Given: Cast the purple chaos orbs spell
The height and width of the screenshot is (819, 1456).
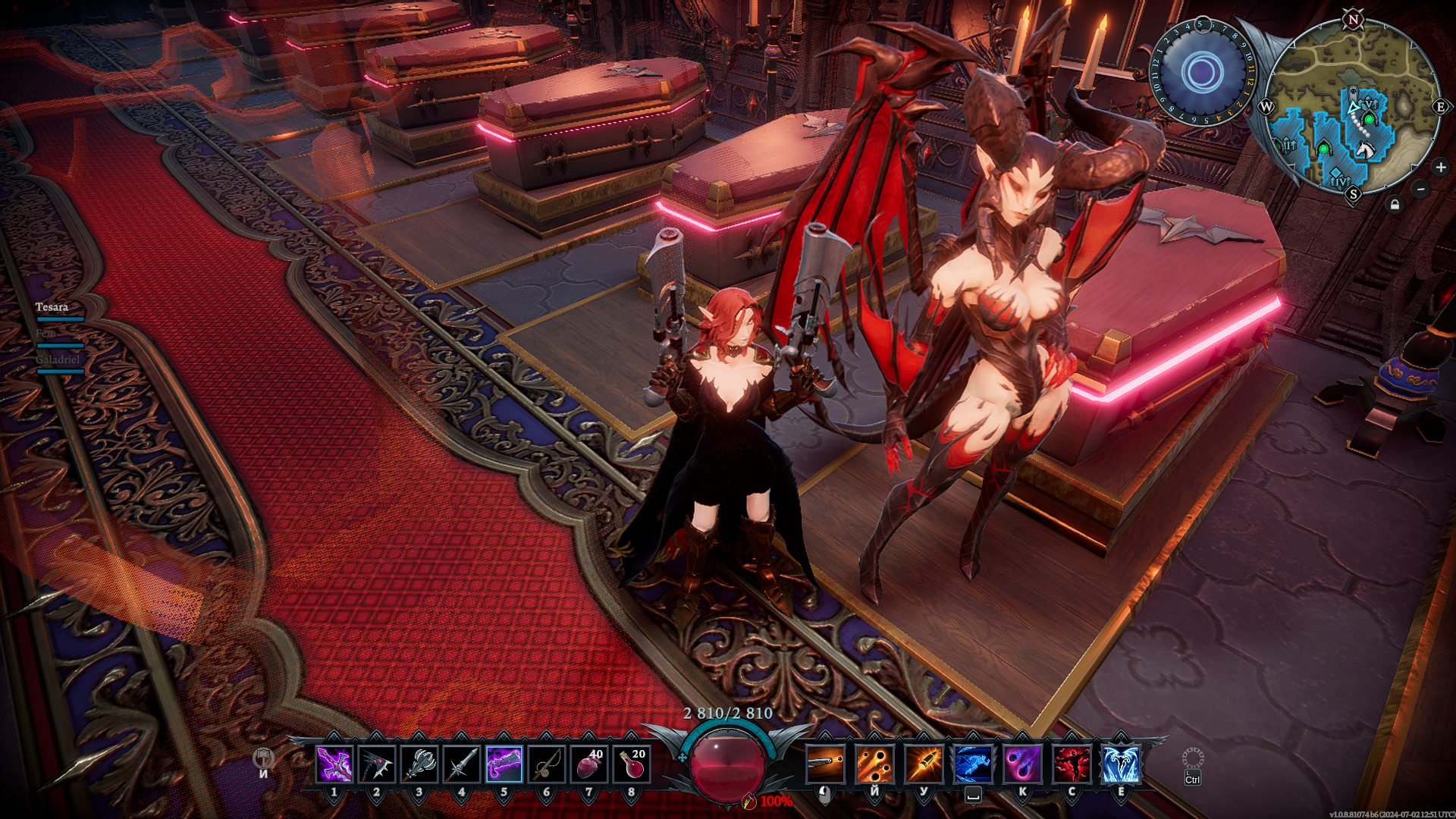Looking at the screenshot, I should (x=1022, y=764).
